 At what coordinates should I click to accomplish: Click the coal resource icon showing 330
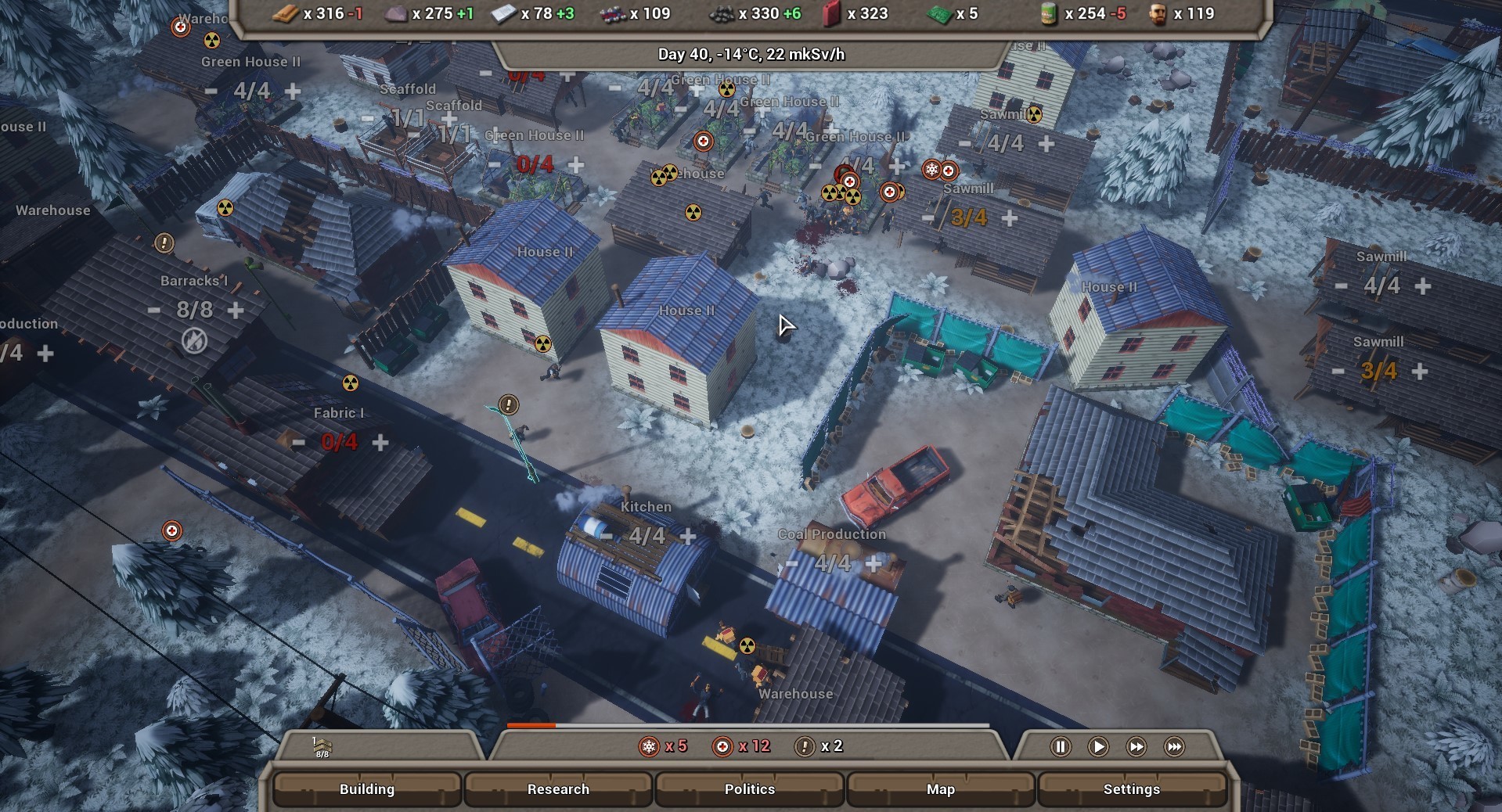(720, 13)
